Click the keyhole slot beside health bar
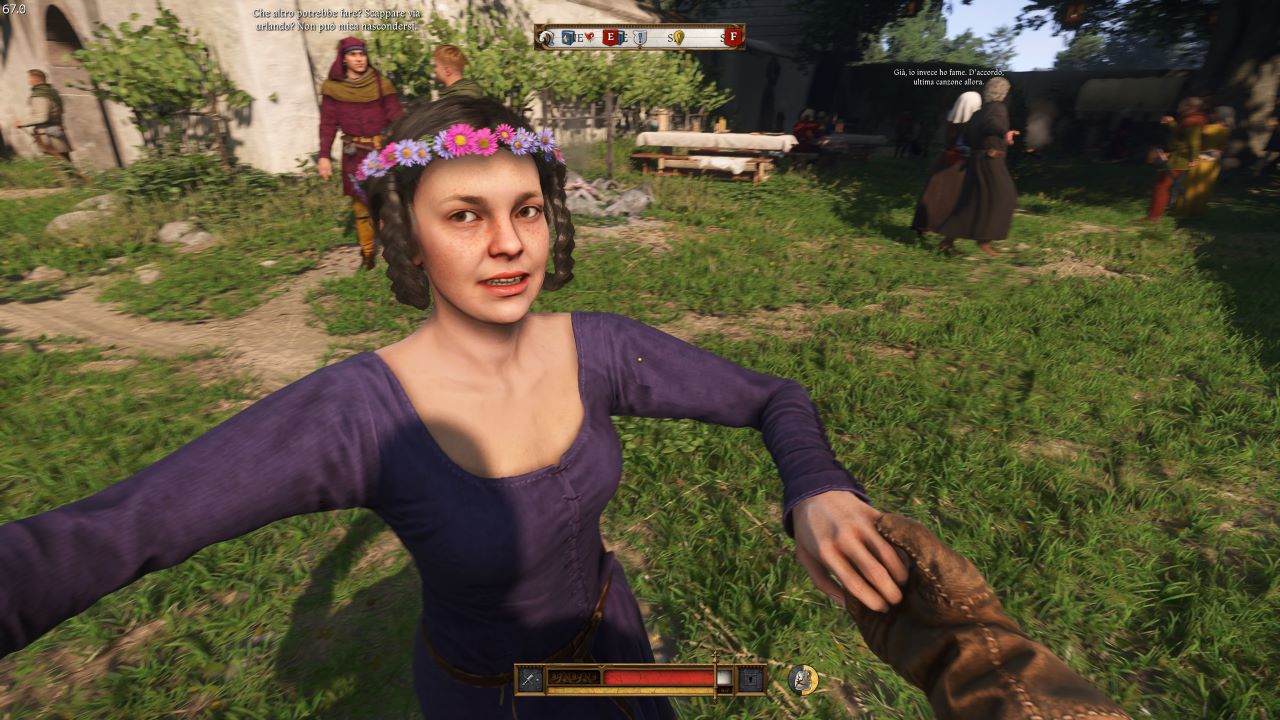The width and height of the screenshot is (1280, 720). [751, 679]
